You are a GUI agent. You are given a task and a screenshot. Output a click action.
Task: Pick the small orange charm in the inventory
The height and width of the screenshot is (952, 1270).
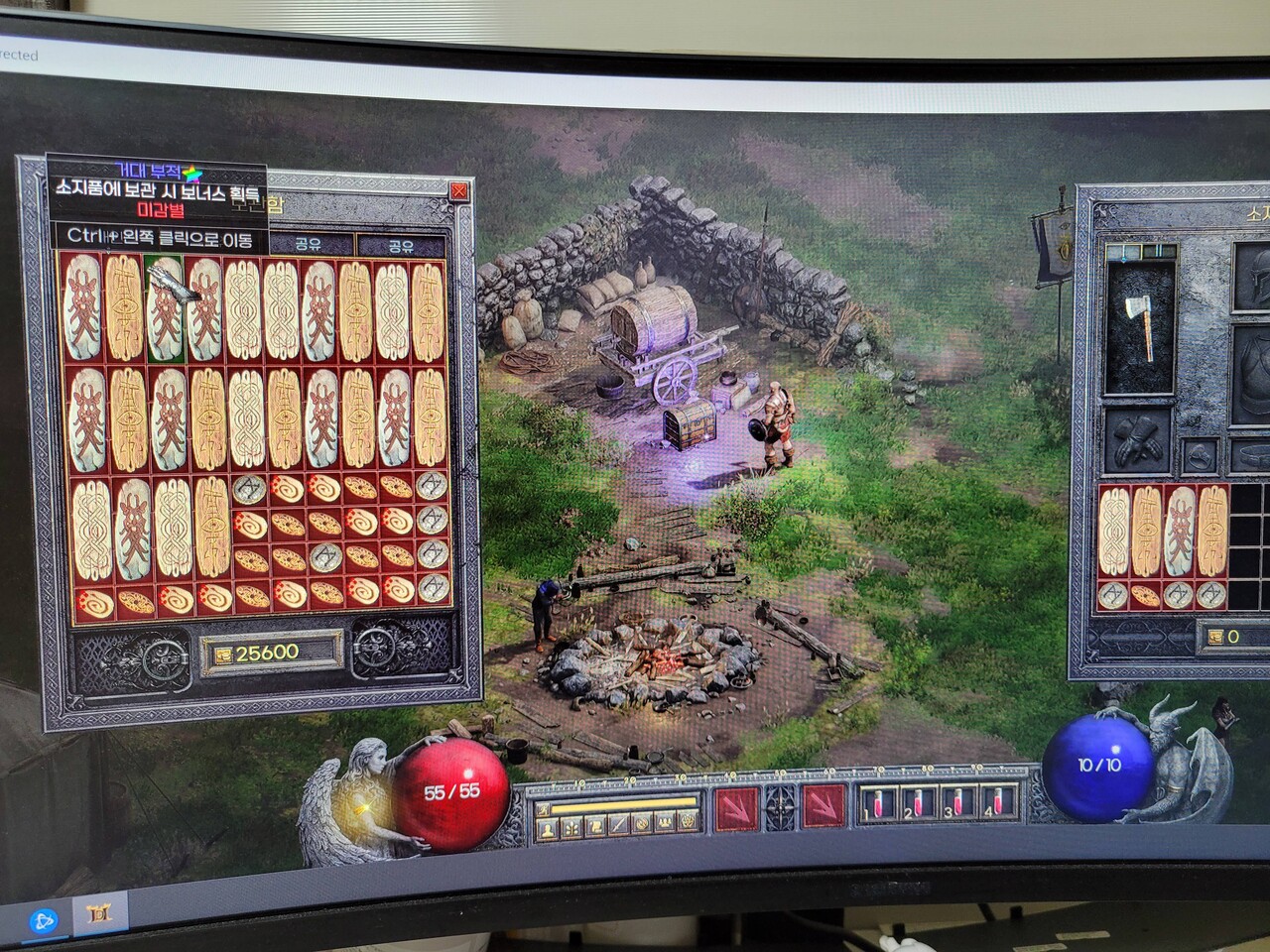pyautogui.click(x=1145, y=596)
